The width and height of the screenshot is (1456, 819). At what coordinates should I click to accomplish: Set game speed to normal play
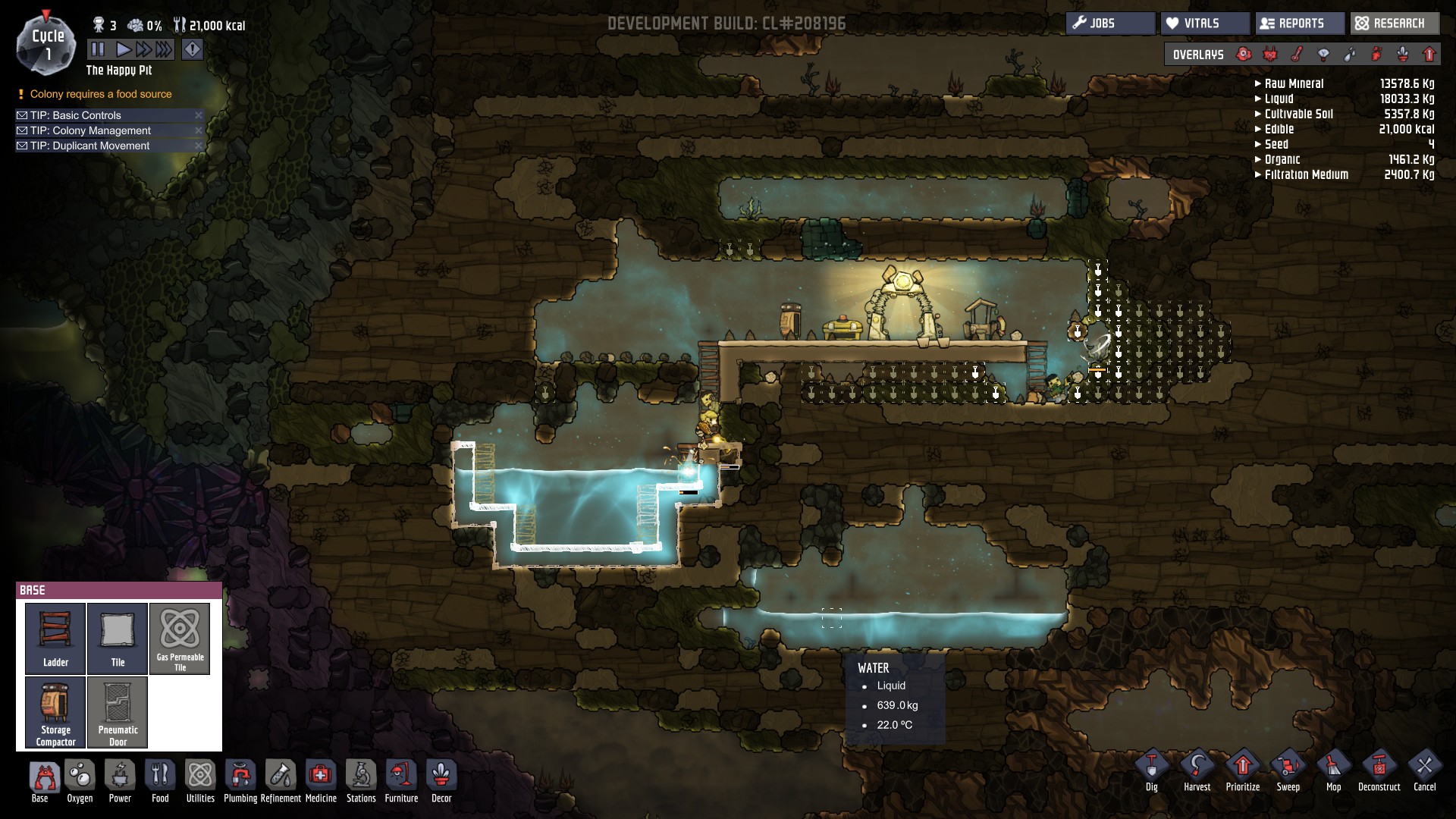tap(123, 50)
